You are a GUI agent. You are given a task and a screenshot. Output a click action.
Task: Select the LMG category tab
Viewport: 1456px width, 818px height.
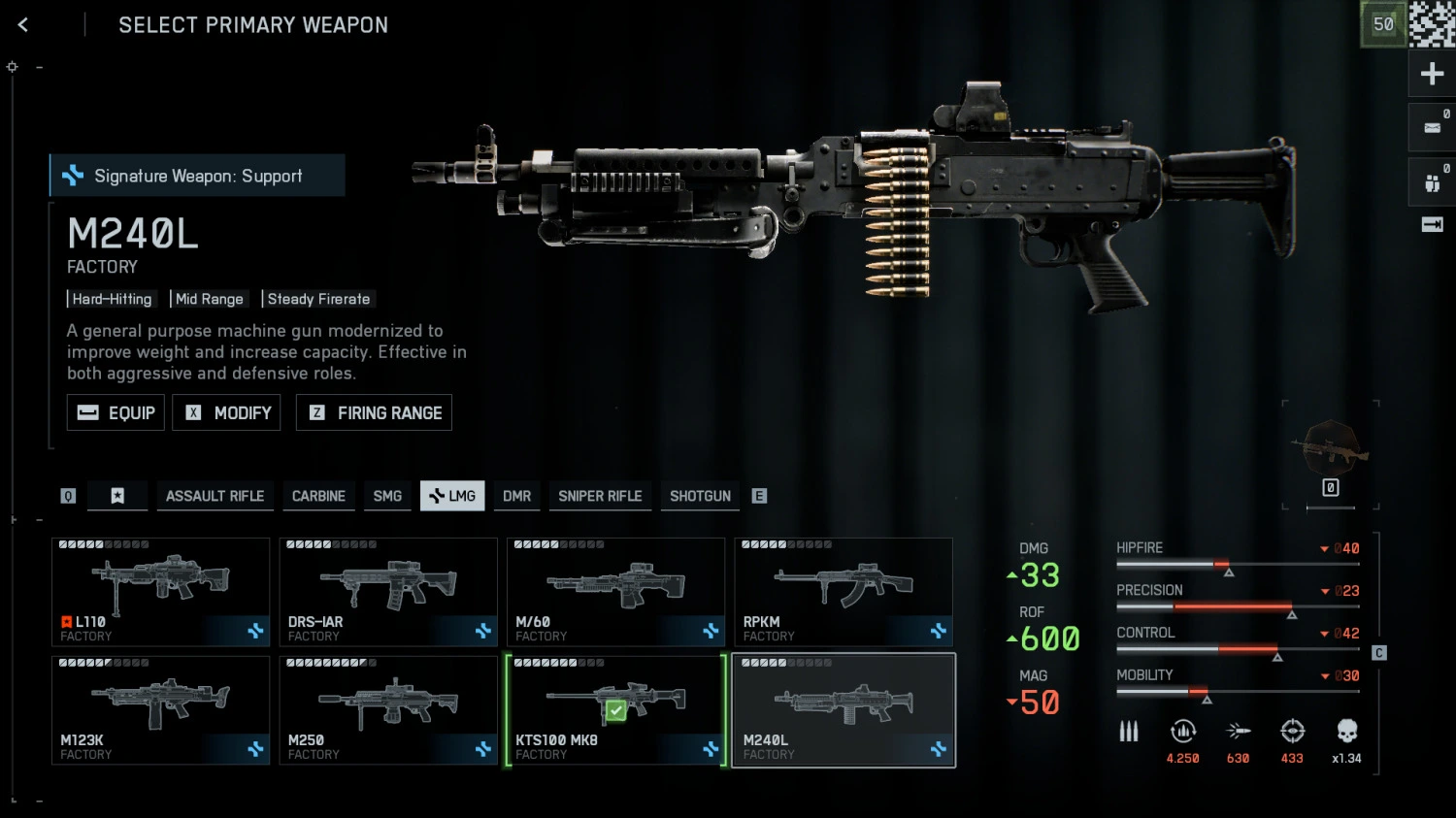pos(452,496)
